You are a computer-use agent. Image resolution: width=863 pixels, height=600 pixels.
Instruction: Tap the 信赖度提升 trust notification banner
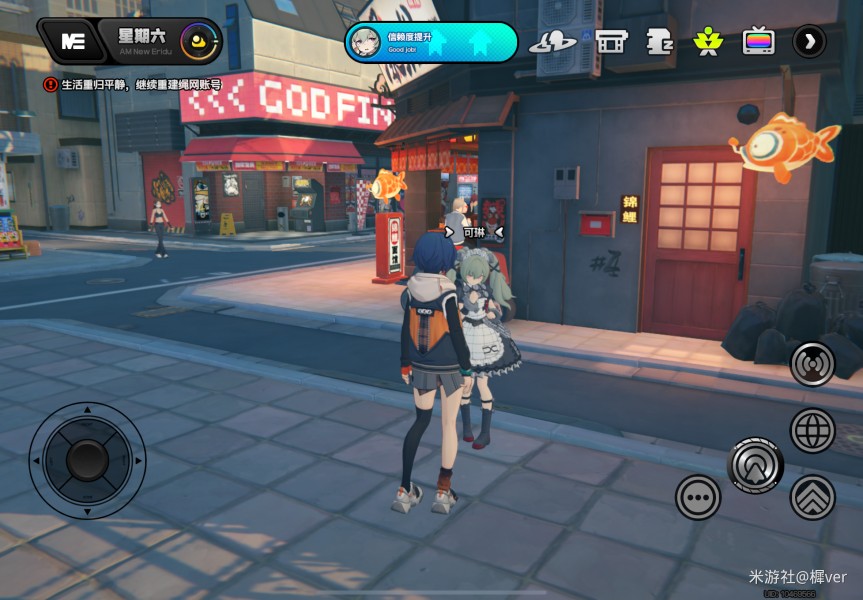tap(431, 42)
